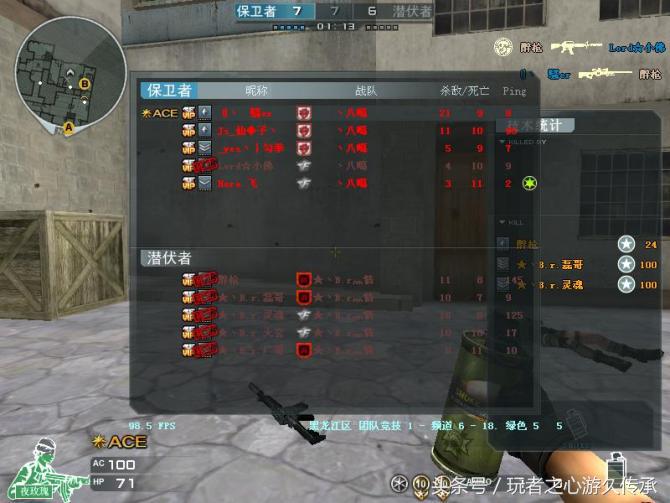This screenshot has width=670, height=503.
Task: Click the 杀敌/死亡 column header
Action: pyautogui.click(x=464, y=91)
